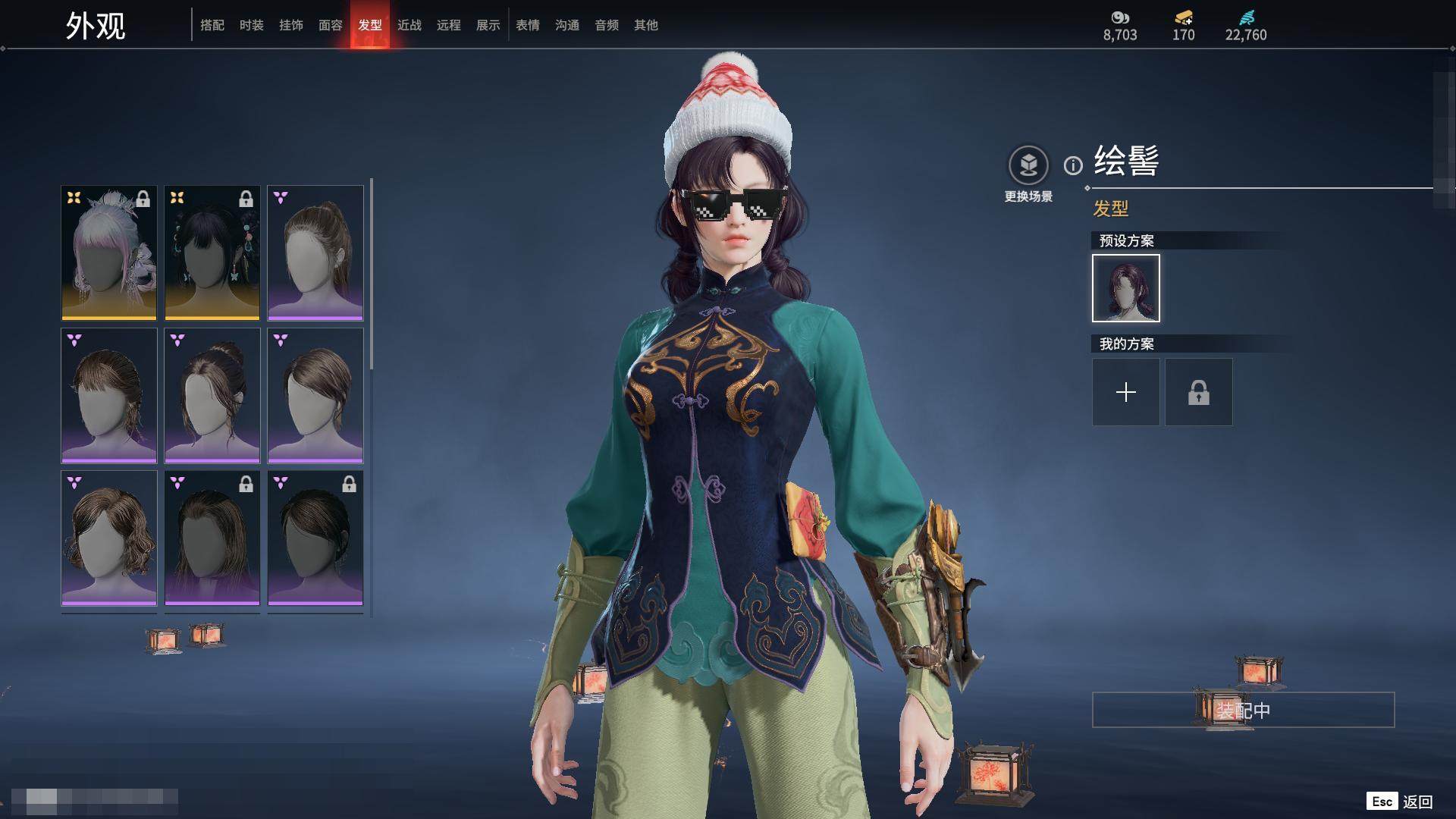Switch to the 搭配 tab
Viewport: 1456px width, 819px height.
(212, 25)
